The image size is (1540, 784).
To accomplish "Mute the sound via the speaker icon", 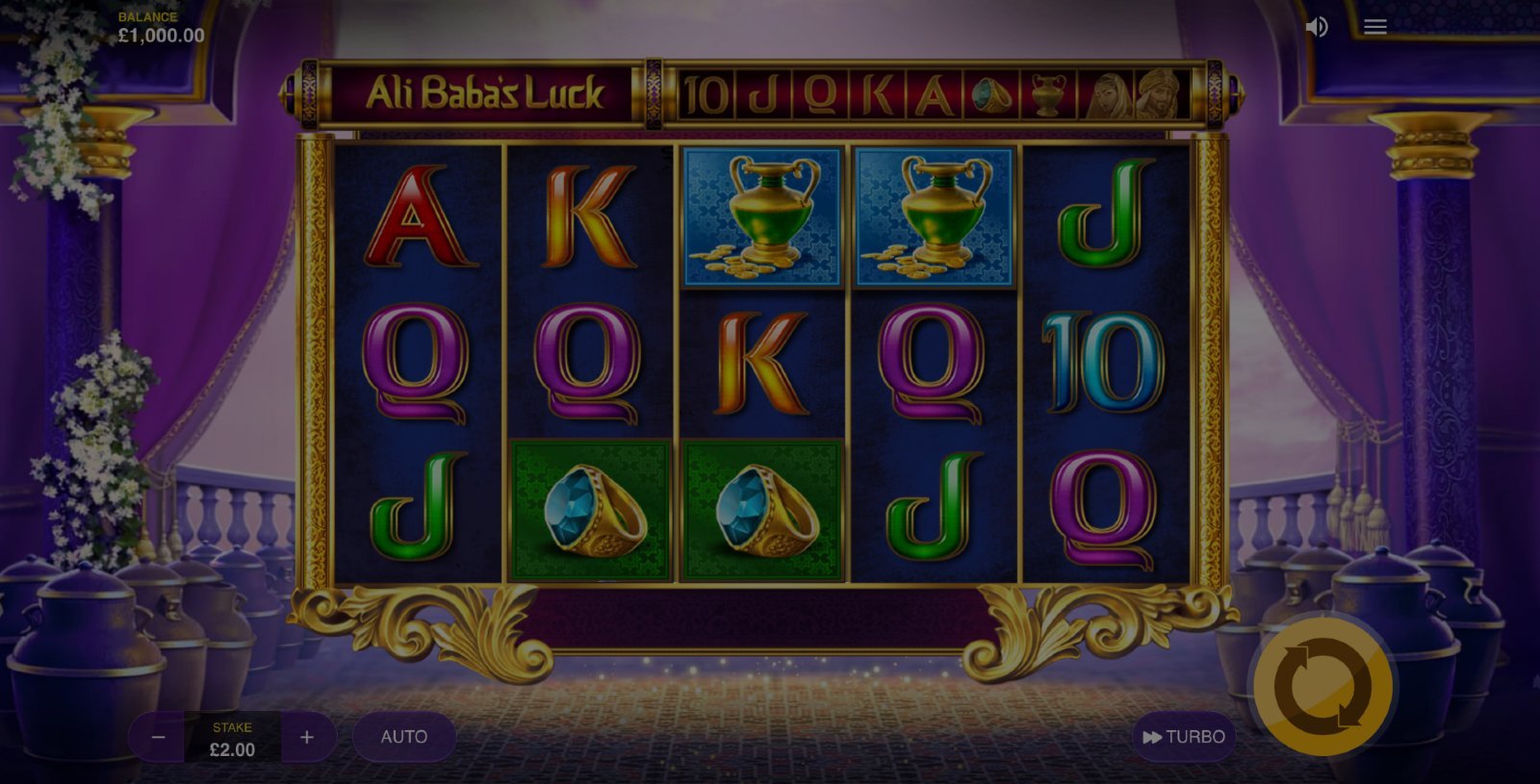I will 1316,27.
